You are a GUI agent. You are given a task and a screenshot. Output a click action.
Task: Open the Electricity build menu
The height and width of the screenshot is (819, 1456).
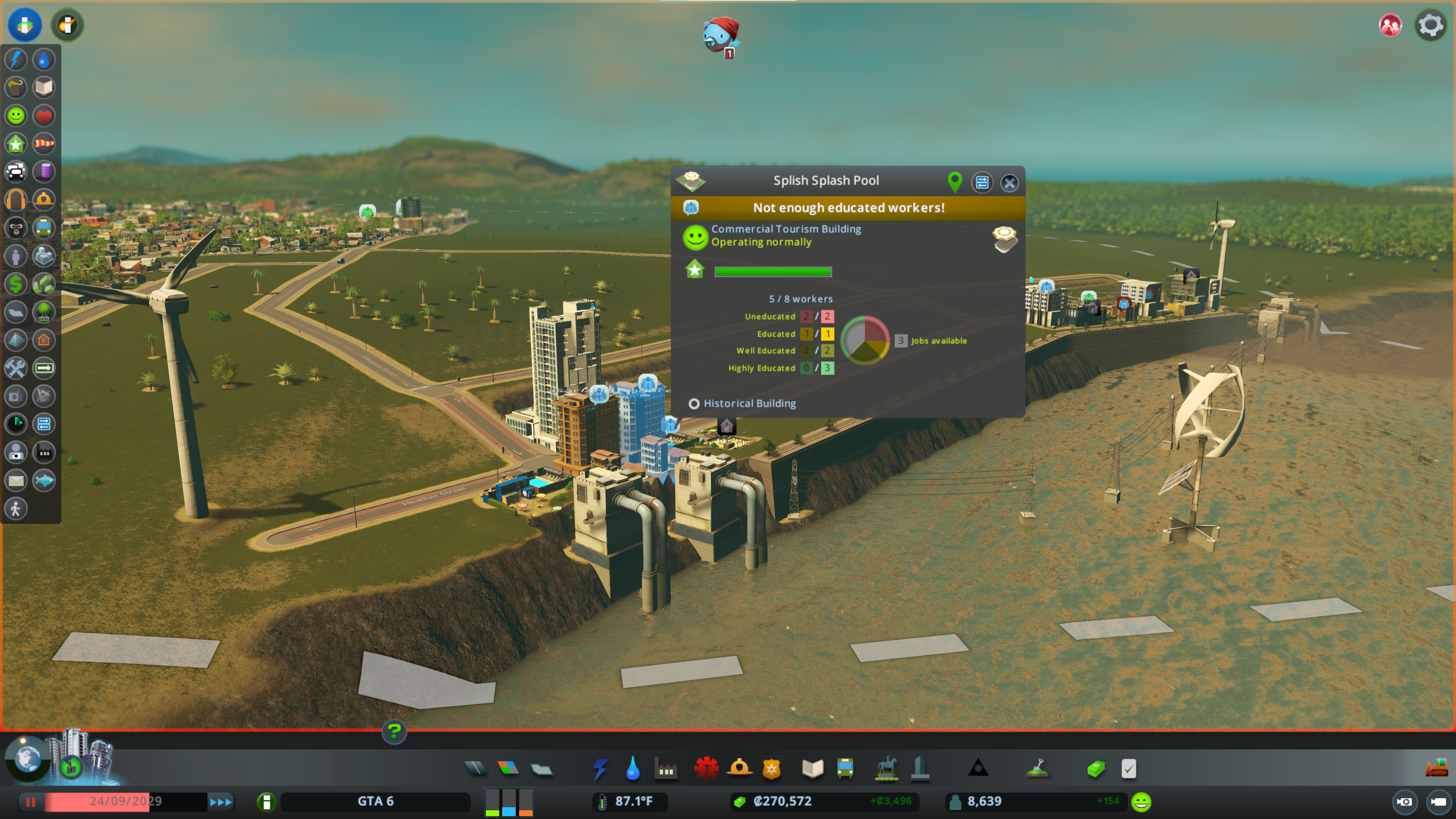point(600,769)
